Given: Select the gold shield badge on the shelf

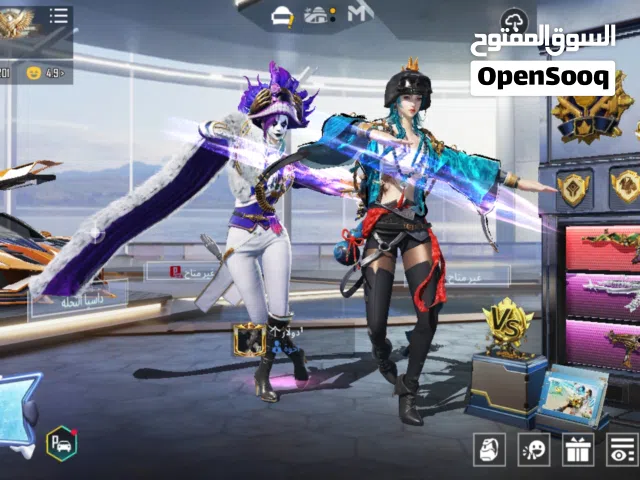Looking at the screenshot, I should click(x=574, y=188).
